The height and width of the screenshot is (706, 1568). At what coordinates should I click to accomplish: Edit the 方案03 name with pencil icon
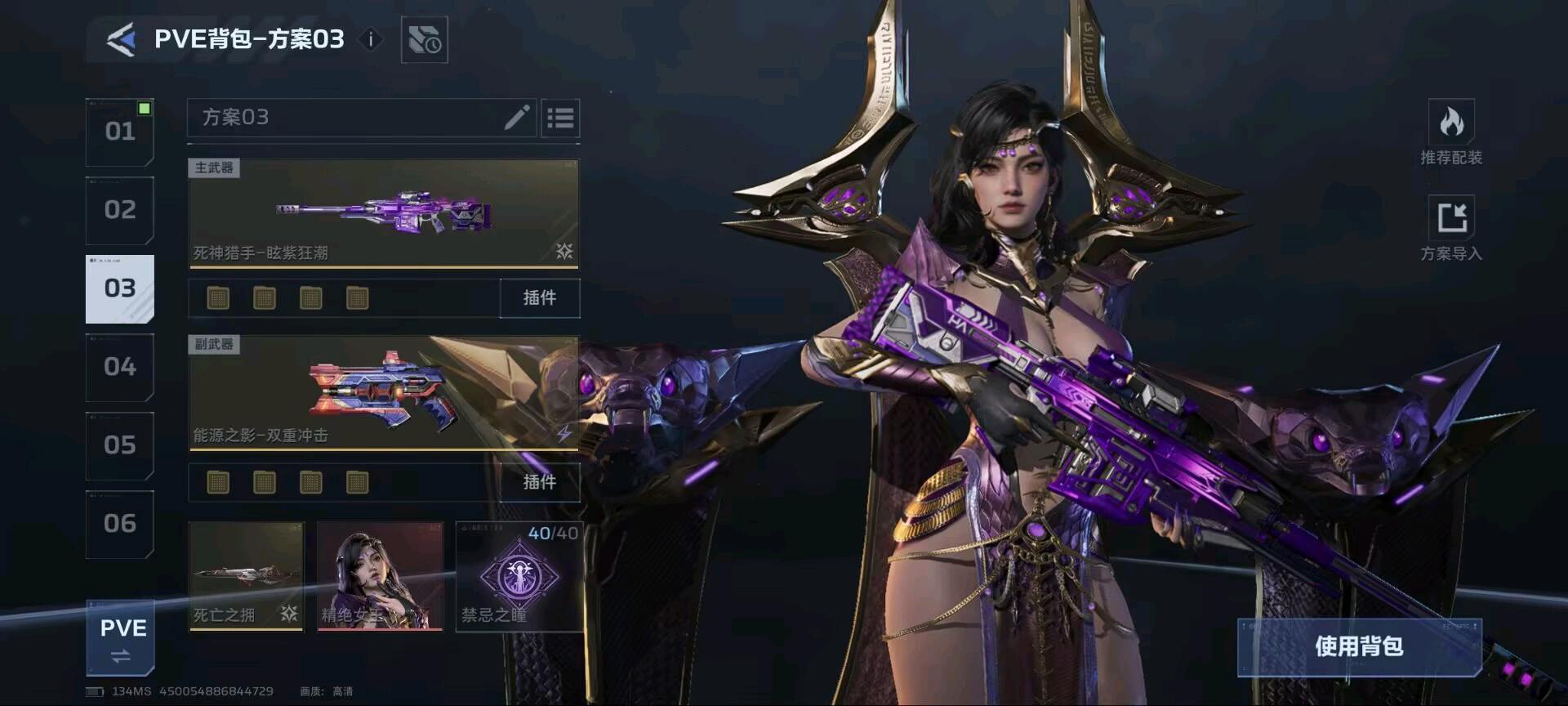517,118
